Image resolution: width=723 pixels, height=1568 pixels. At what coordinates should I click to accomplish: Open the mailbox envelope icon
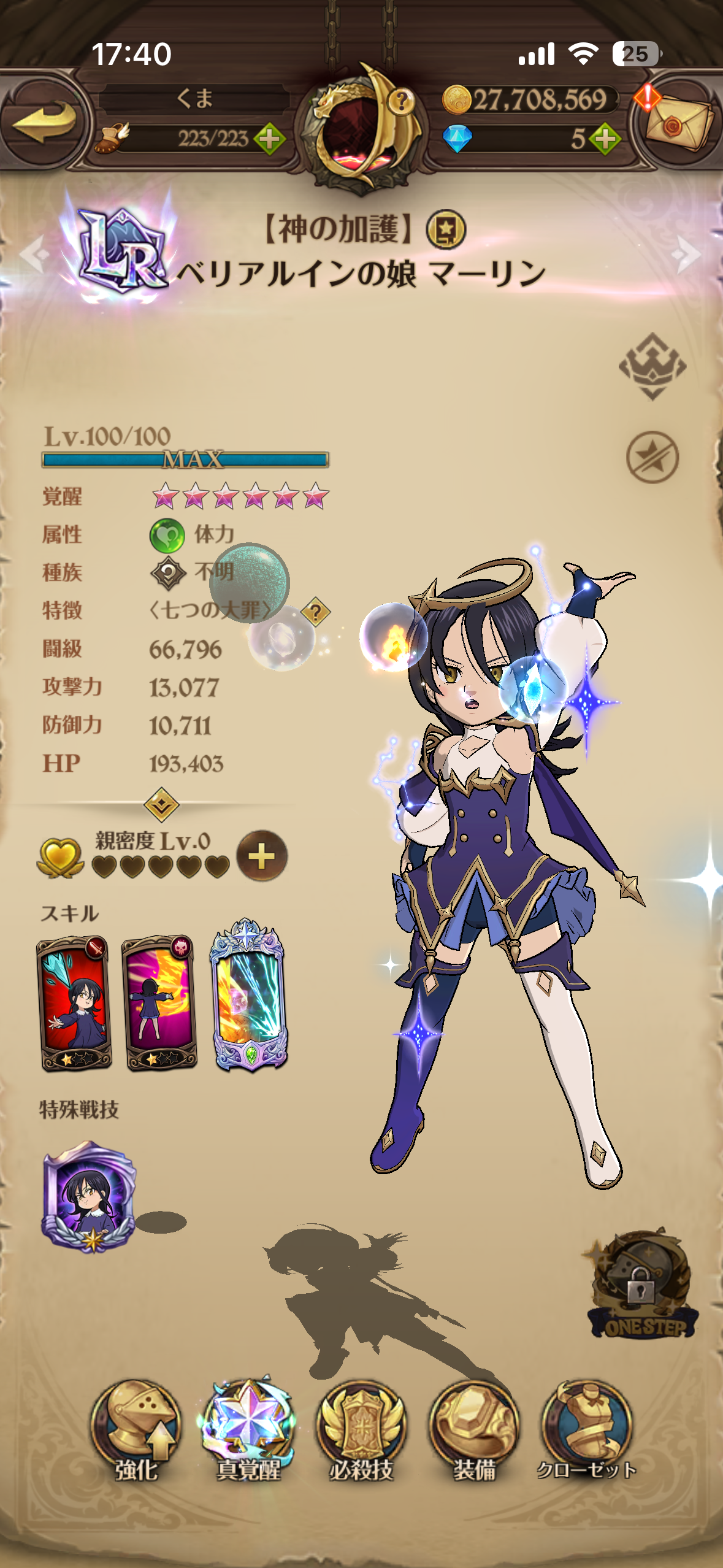coord(679,123)
